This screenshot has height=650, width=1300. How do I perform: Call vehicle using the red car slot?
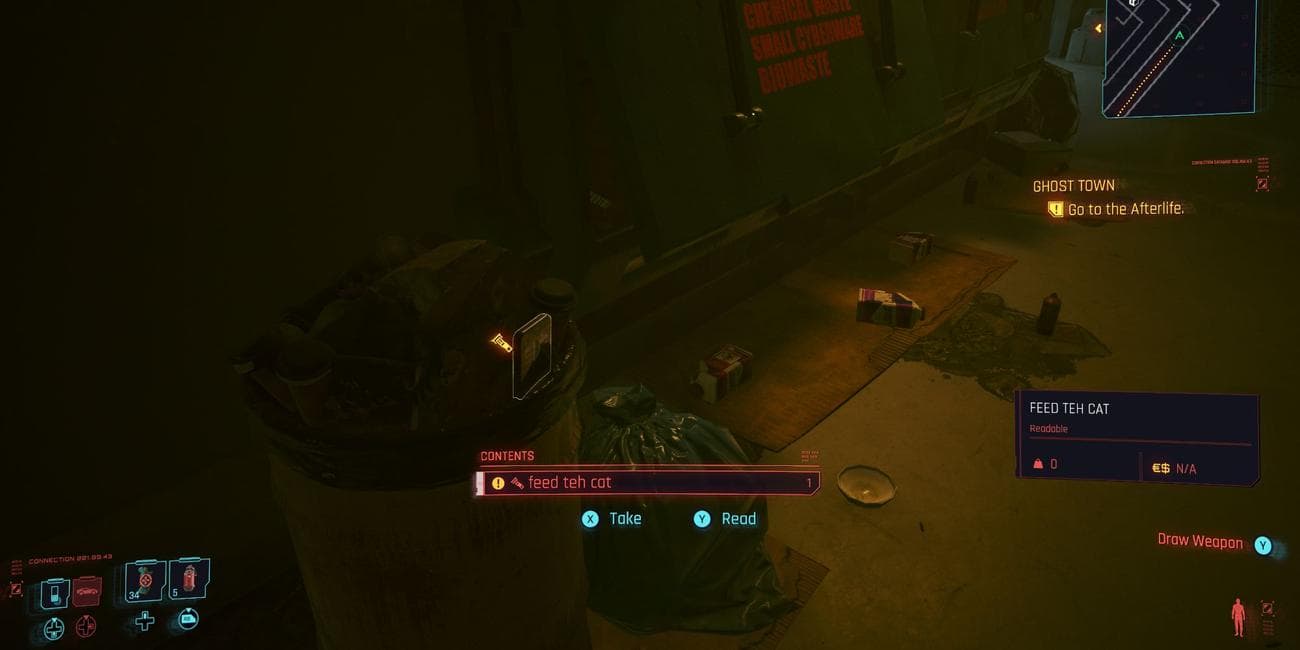click(87, 592)
